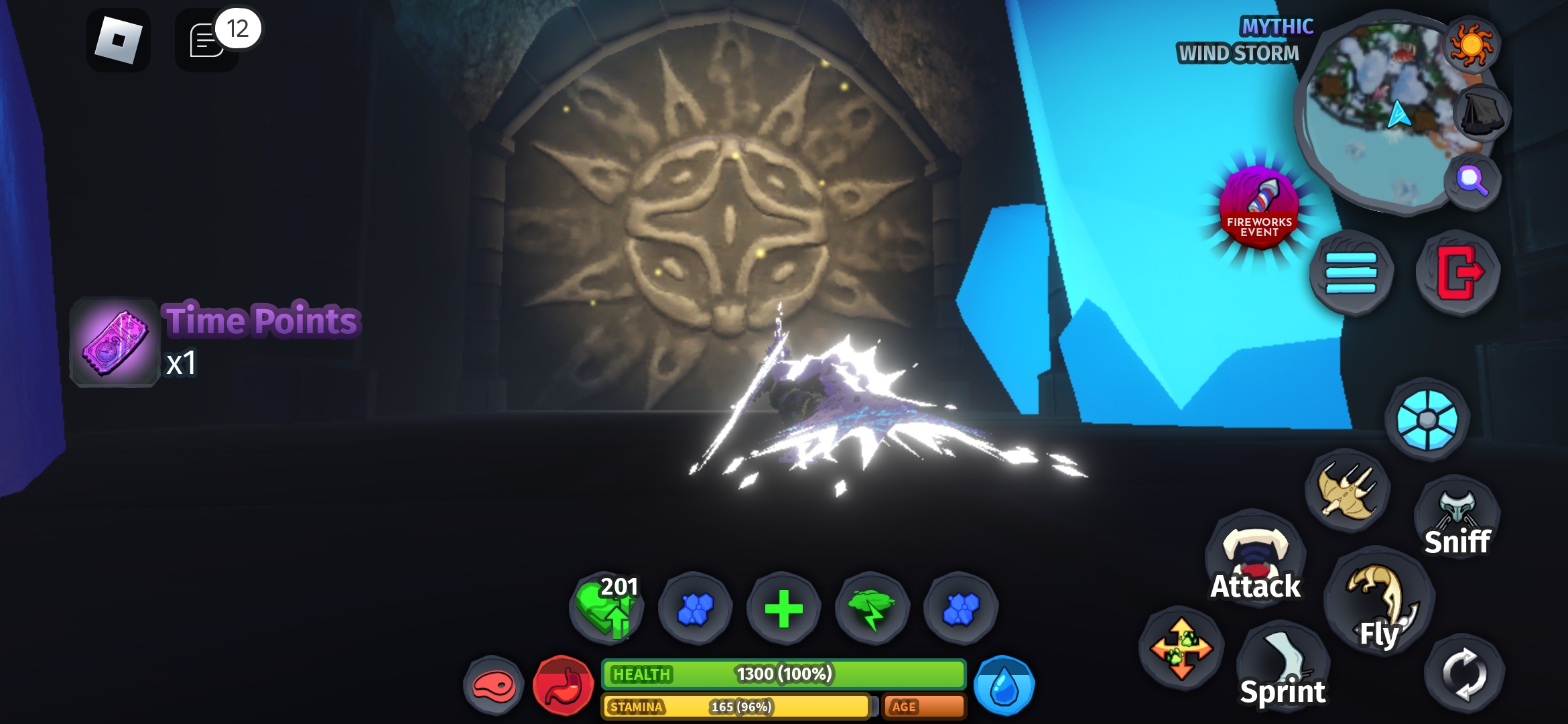This screenshot has height=724, width=1568.
Task: Tap the magnifying glass map button
Action: 1472,180
